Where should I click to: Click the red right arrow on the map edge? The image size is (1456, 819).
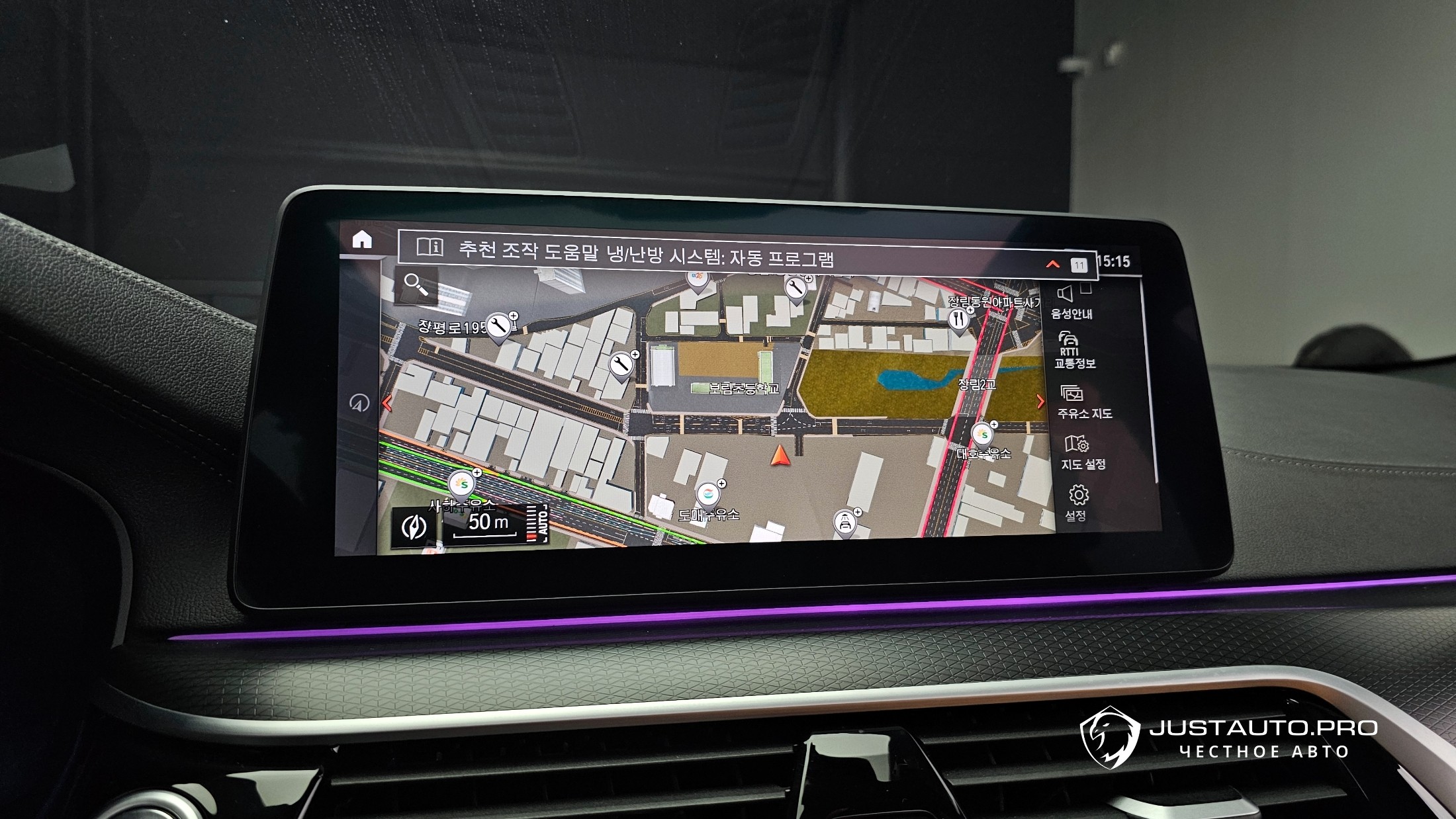(x=1040, y=402)
